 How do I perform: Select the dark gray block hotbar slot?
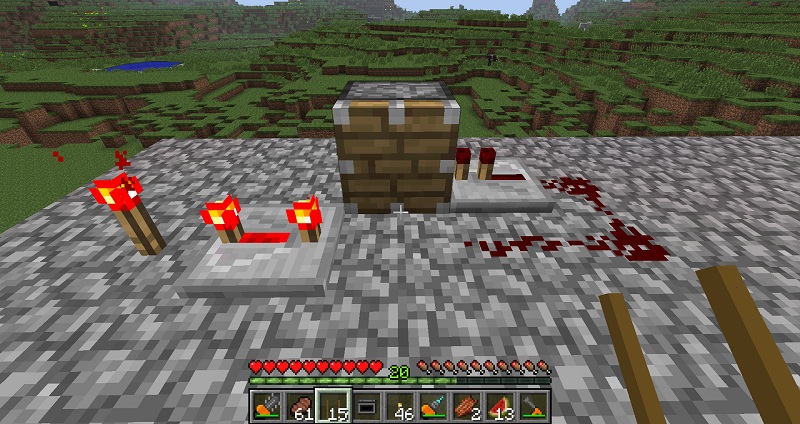[366, 405]
